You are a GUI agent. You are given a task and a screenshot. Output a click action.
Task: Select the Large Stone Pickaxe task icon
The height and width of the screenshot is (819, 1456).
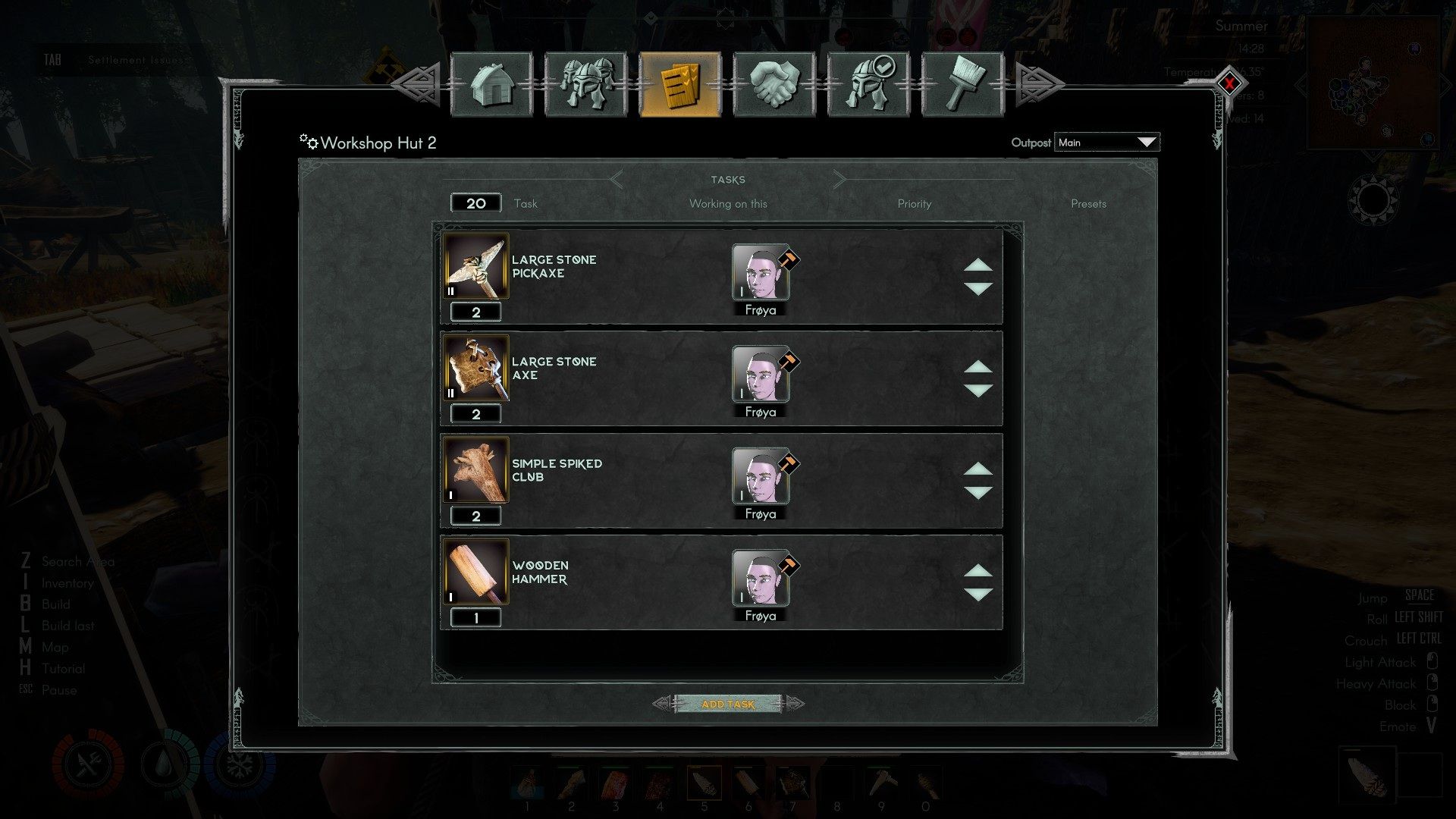coord(476,267)
